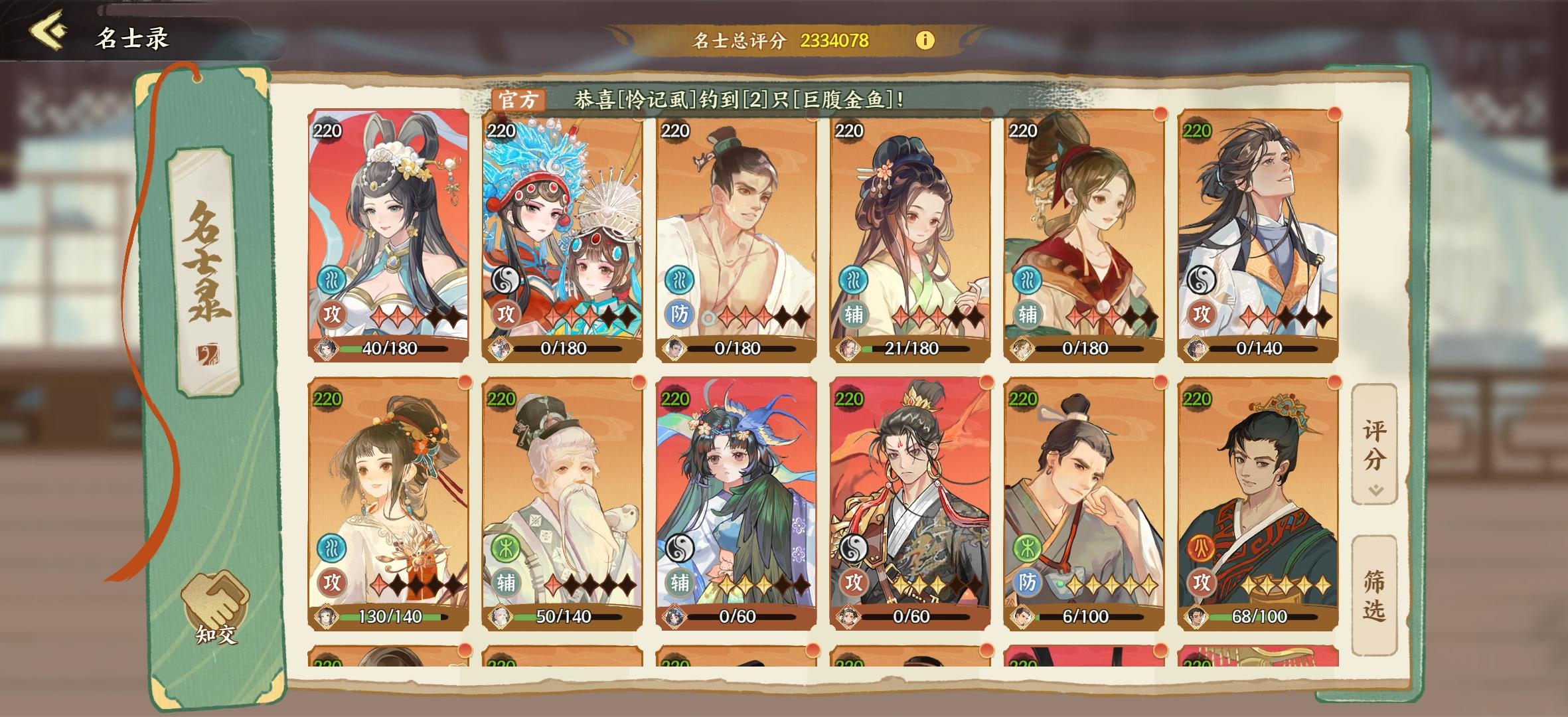Tap the 官方 announcement banner
The image size is (1568, 717).
(518, 101)
